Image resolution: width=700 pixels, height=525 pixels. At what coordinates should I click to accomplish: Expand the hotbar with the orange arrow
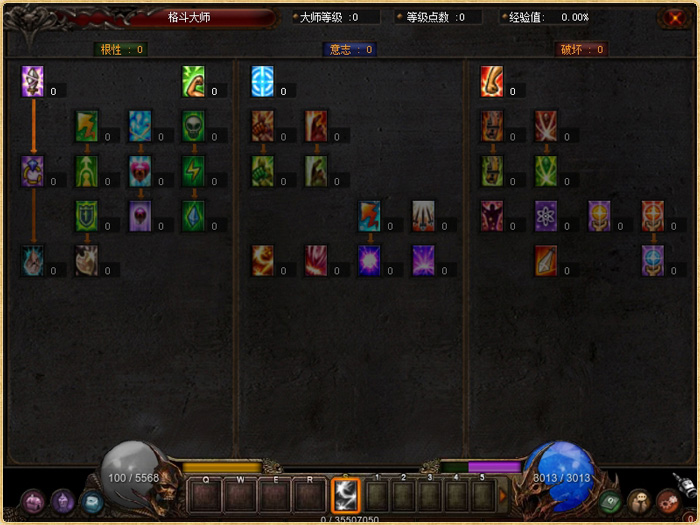tap(503, 495)
